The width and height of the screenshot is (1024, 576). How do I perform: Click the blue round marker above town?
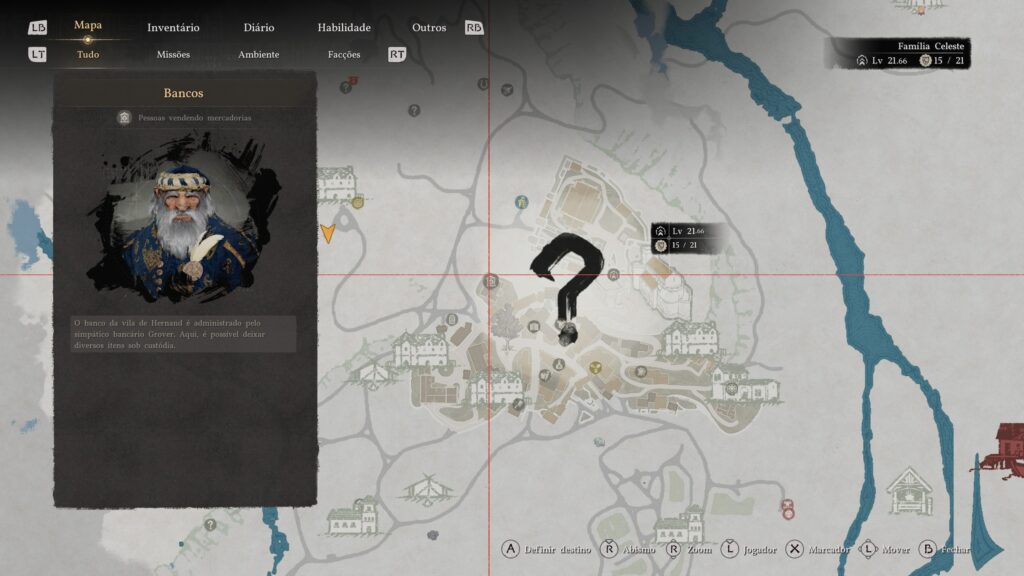[521, 202]
